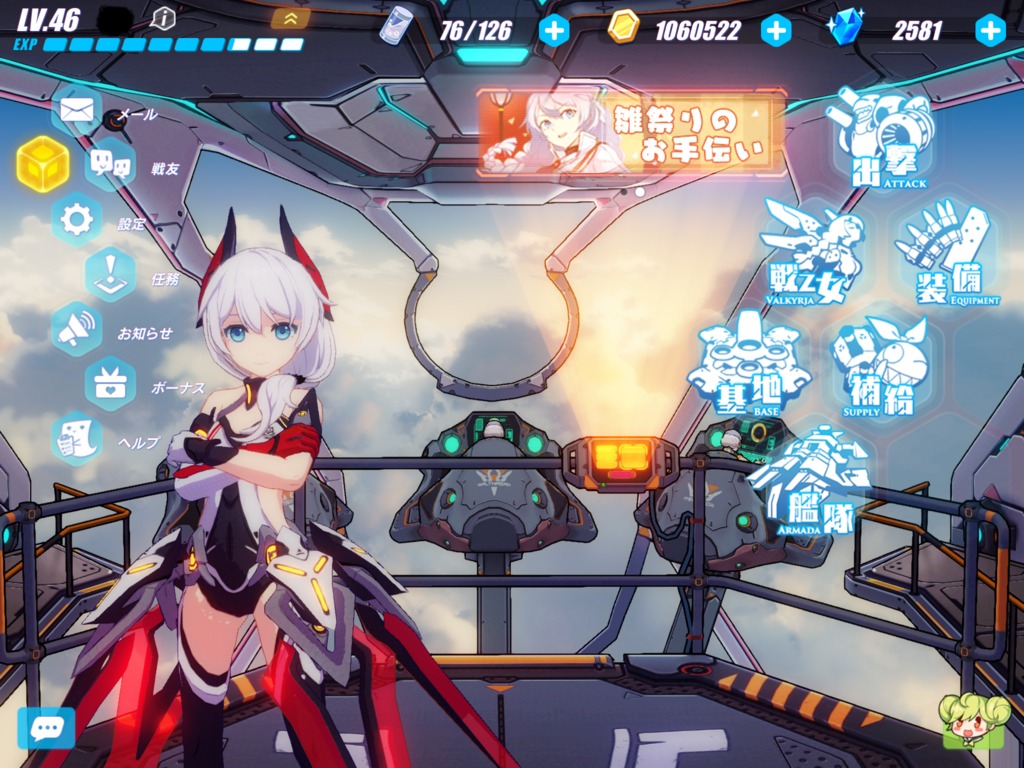1024x768 pixels.
Task: Buy crystals with the plus button
Action: pos(990,30)
